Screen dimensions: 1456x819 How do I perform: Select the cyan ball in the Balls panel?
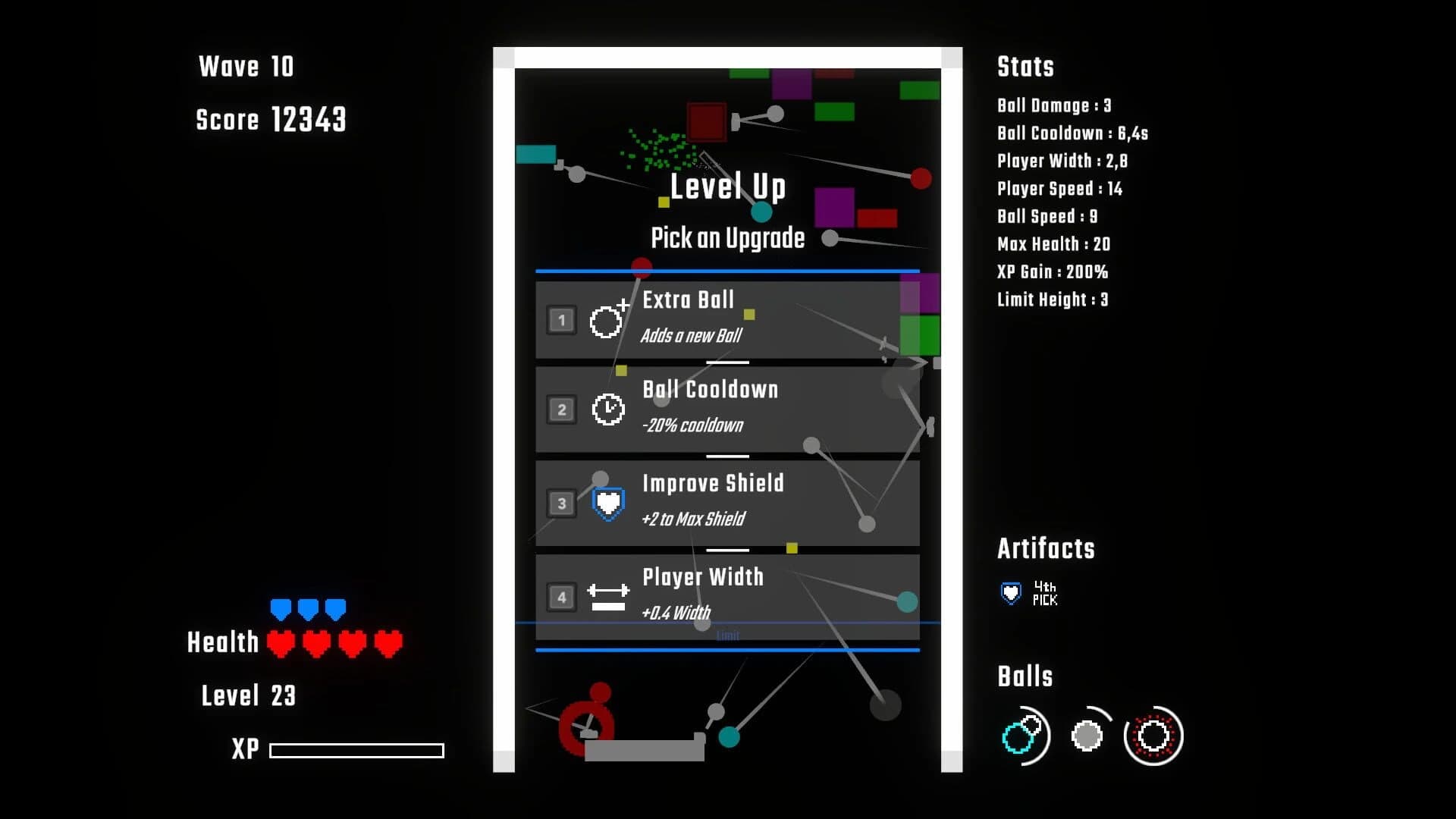1025,736
